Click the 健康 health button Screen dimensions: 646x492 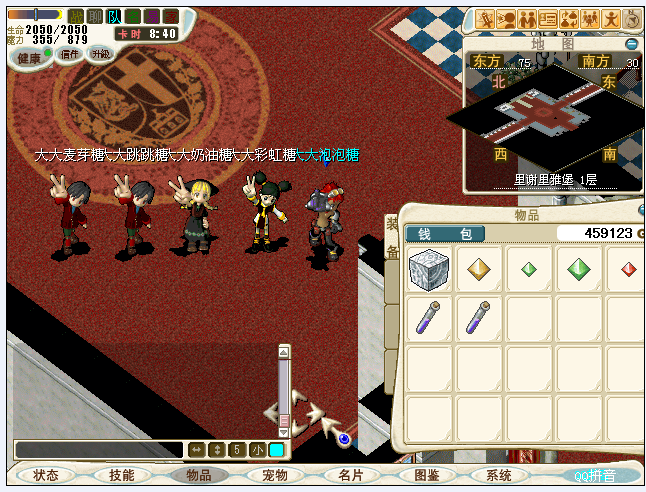coord(29,58)
